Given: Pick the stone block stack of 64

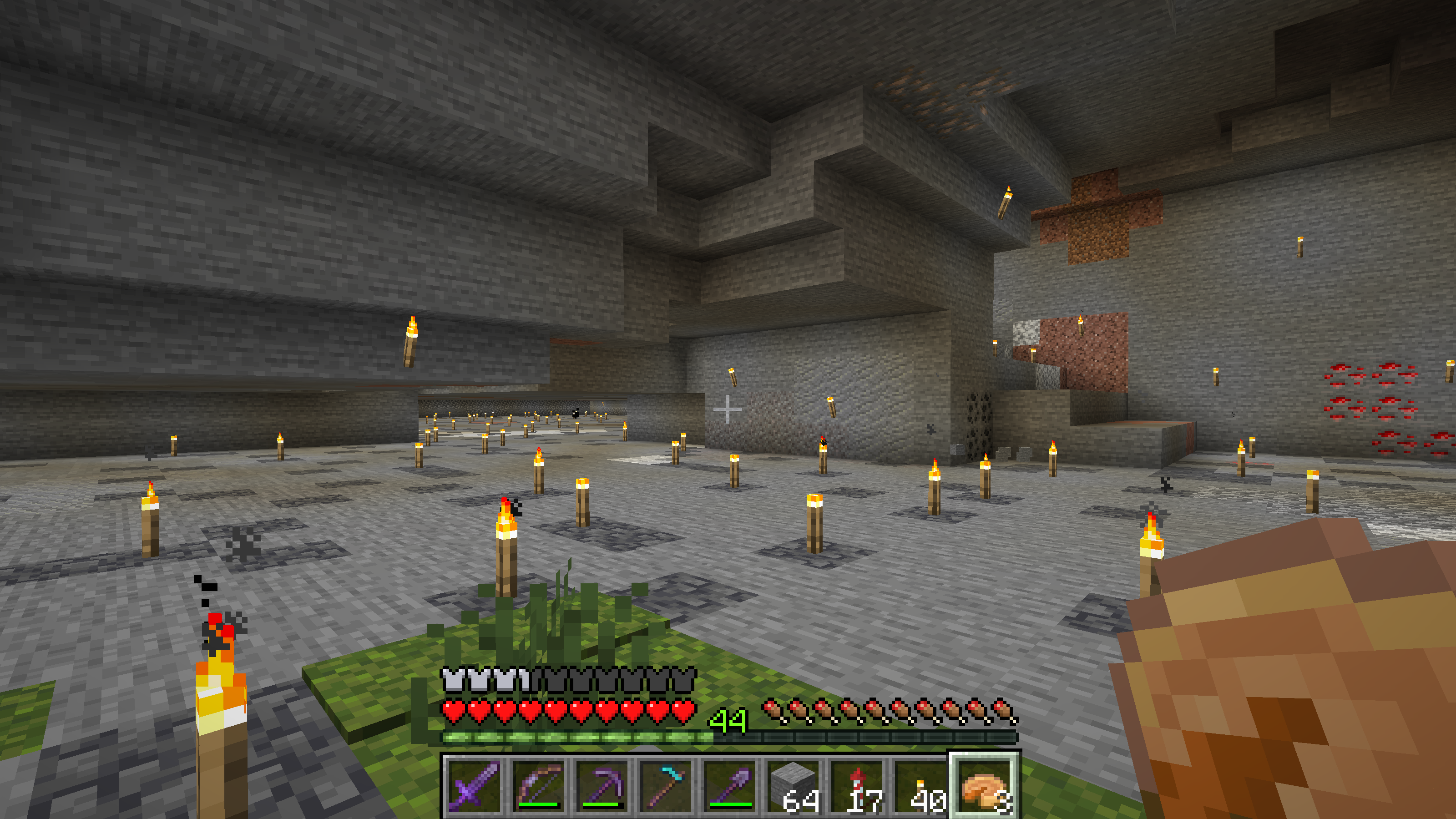Looking at the screenshot, I should (793, 786).
